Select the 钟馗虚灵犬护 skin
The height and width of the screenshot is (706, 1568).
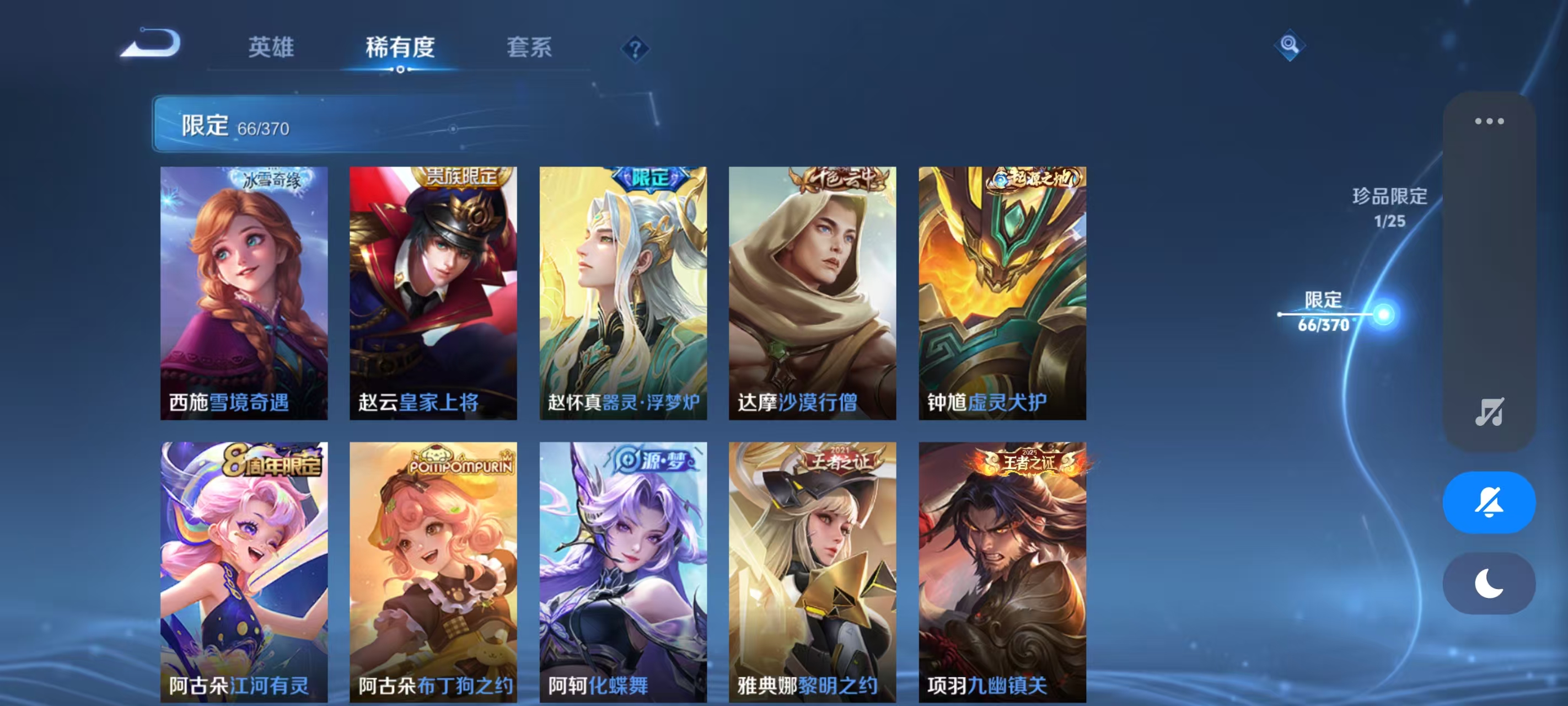coord(1001,292)
